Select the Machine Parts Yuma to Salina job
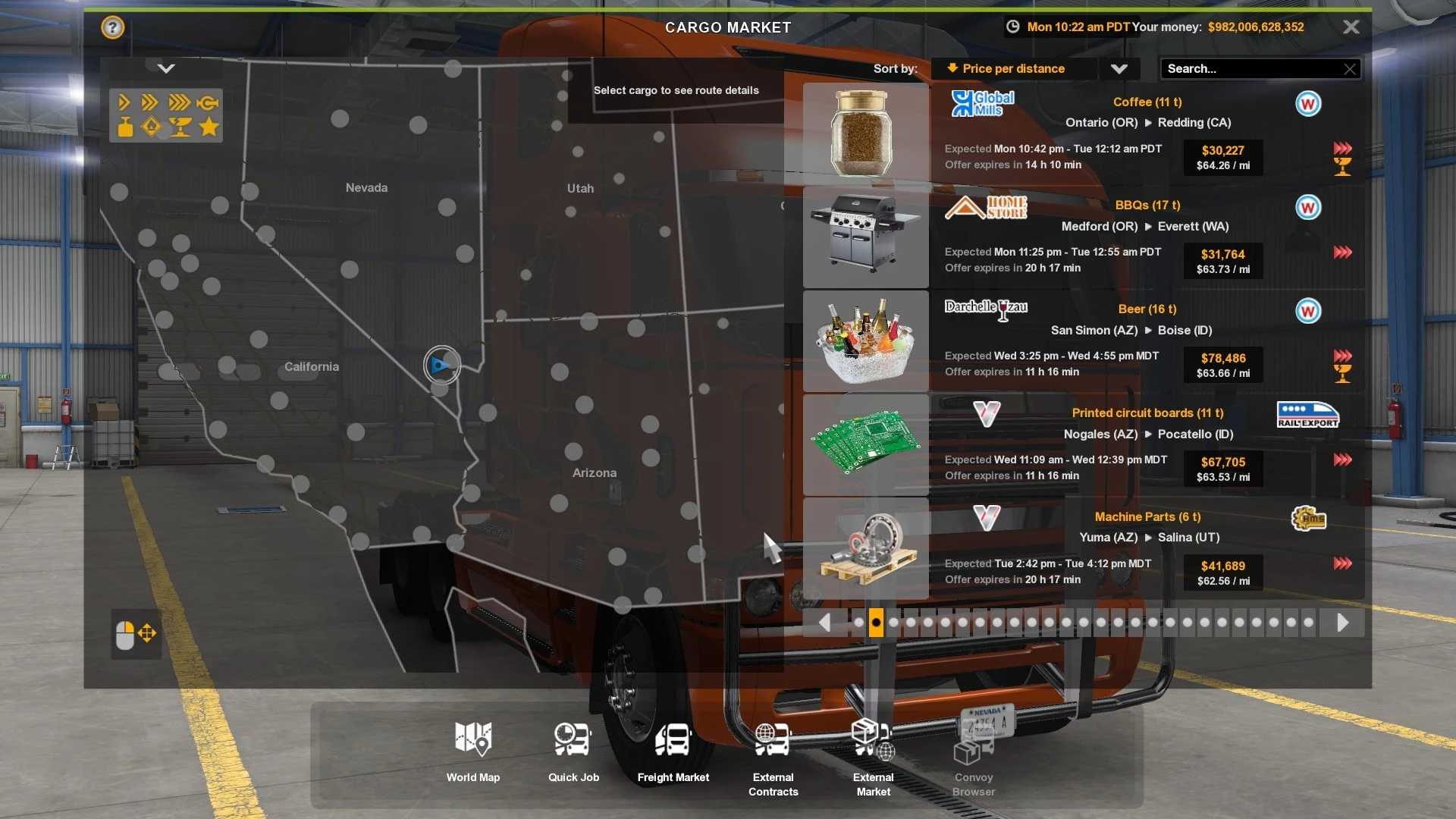This screenshot has height=819, width=1456. pos(1083,548)
